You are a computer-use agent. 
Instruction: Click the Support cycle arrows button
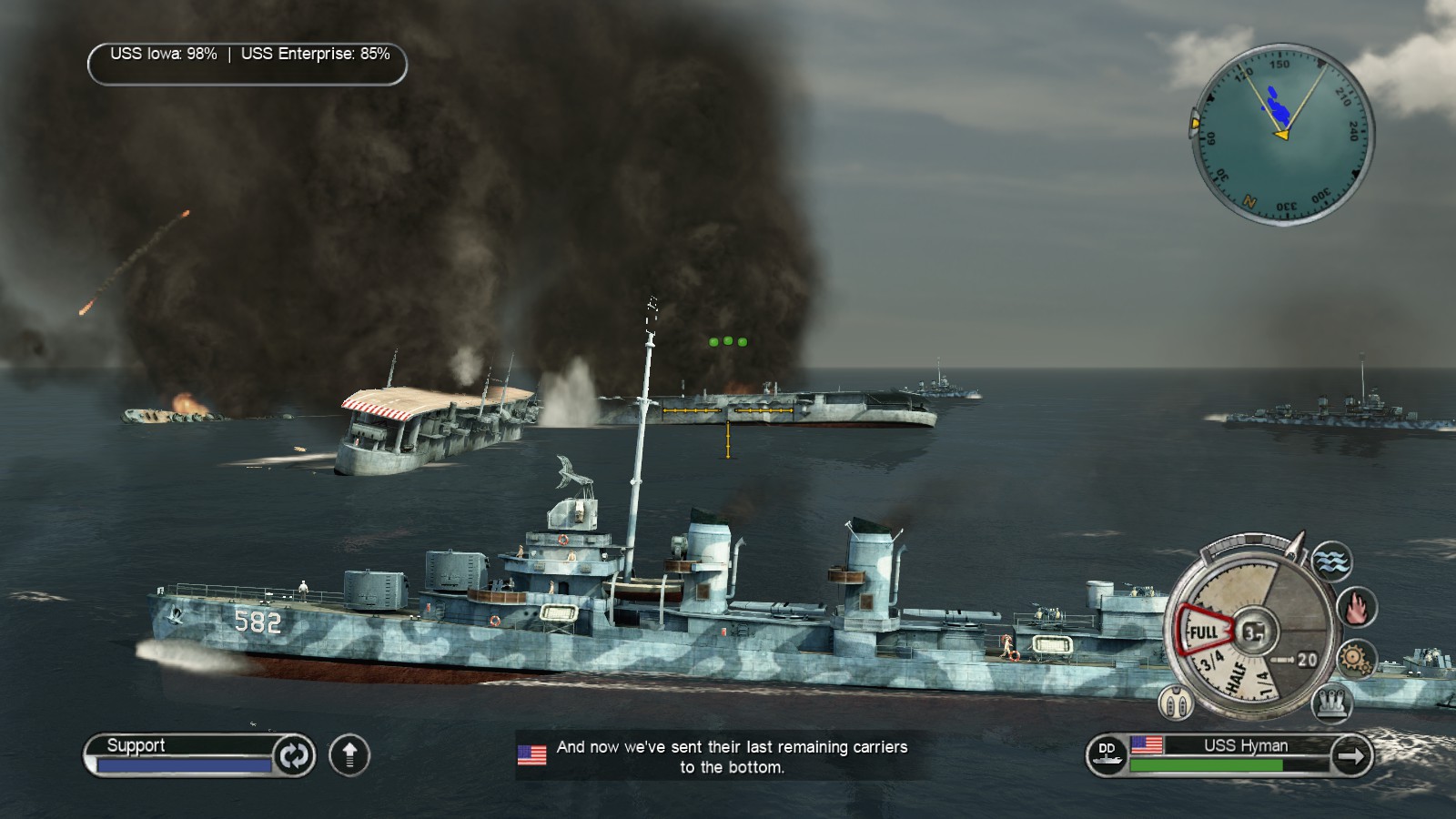(293, 755)
